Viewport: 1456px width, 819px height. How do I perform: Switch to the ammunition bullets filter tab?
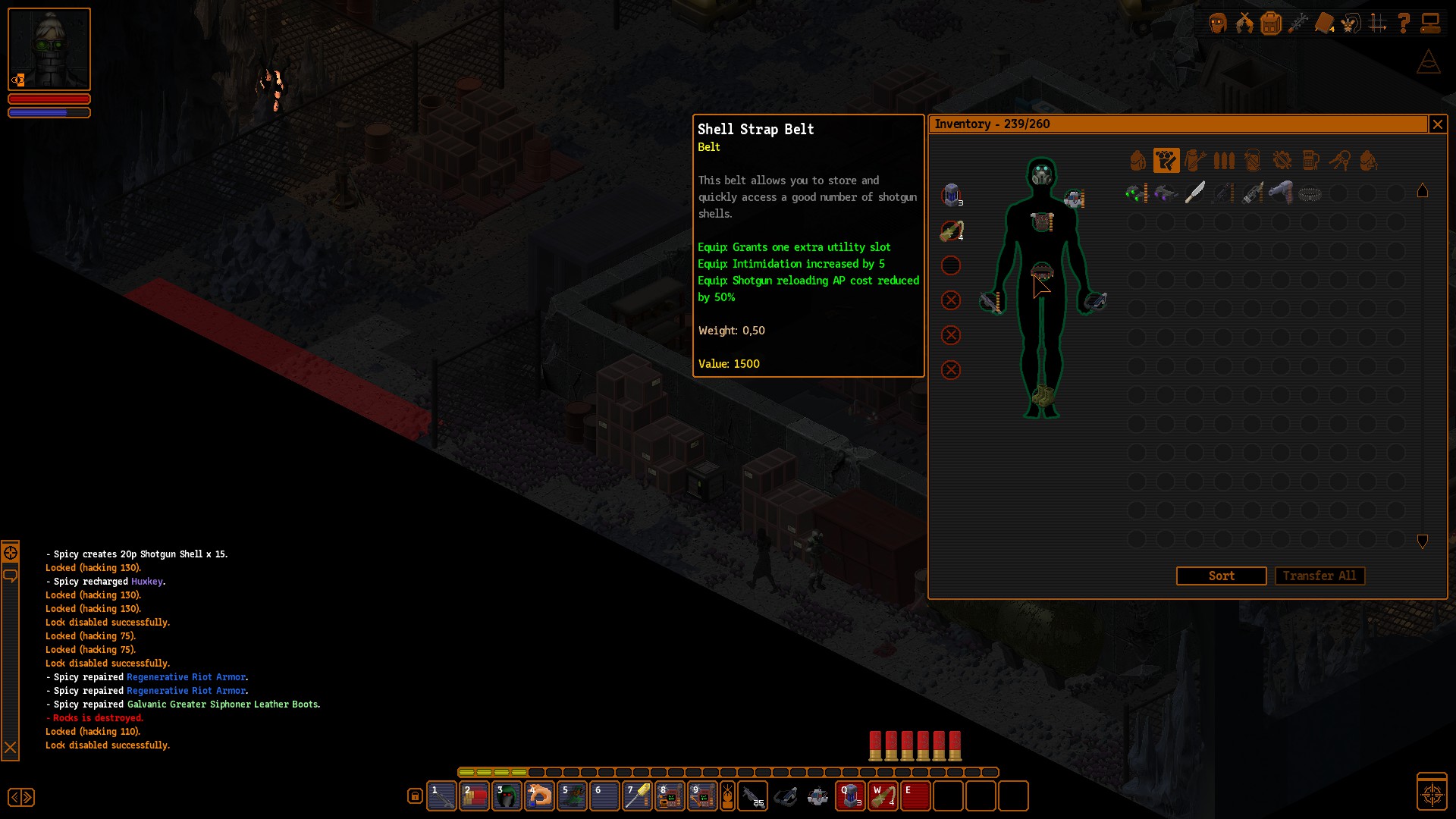point(1224,161)
